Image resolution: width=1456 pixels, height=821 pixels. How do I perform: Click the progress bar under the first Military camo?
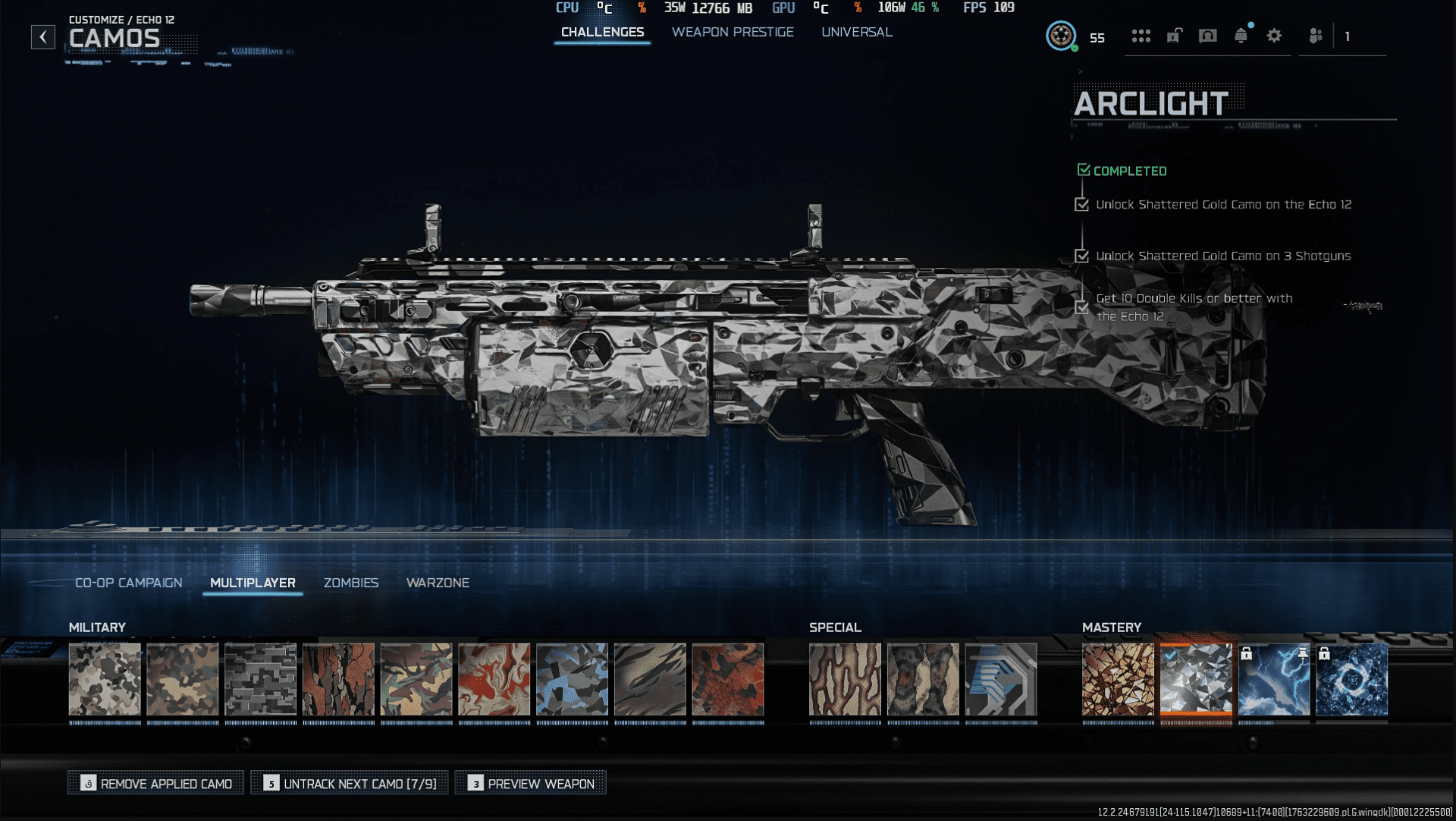[x=105, y=722]
